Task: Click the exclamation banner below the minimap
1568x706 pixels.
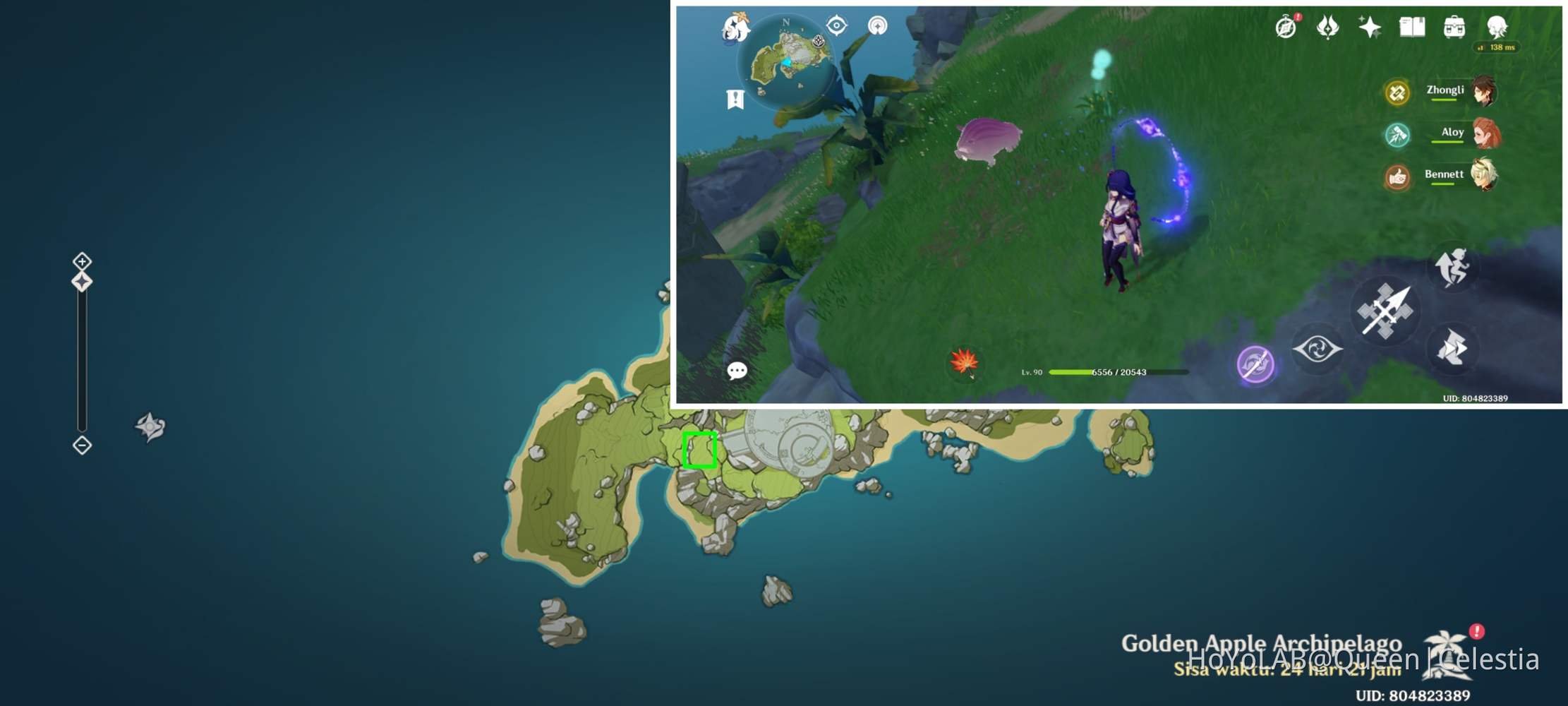Action: click(735, 97)
